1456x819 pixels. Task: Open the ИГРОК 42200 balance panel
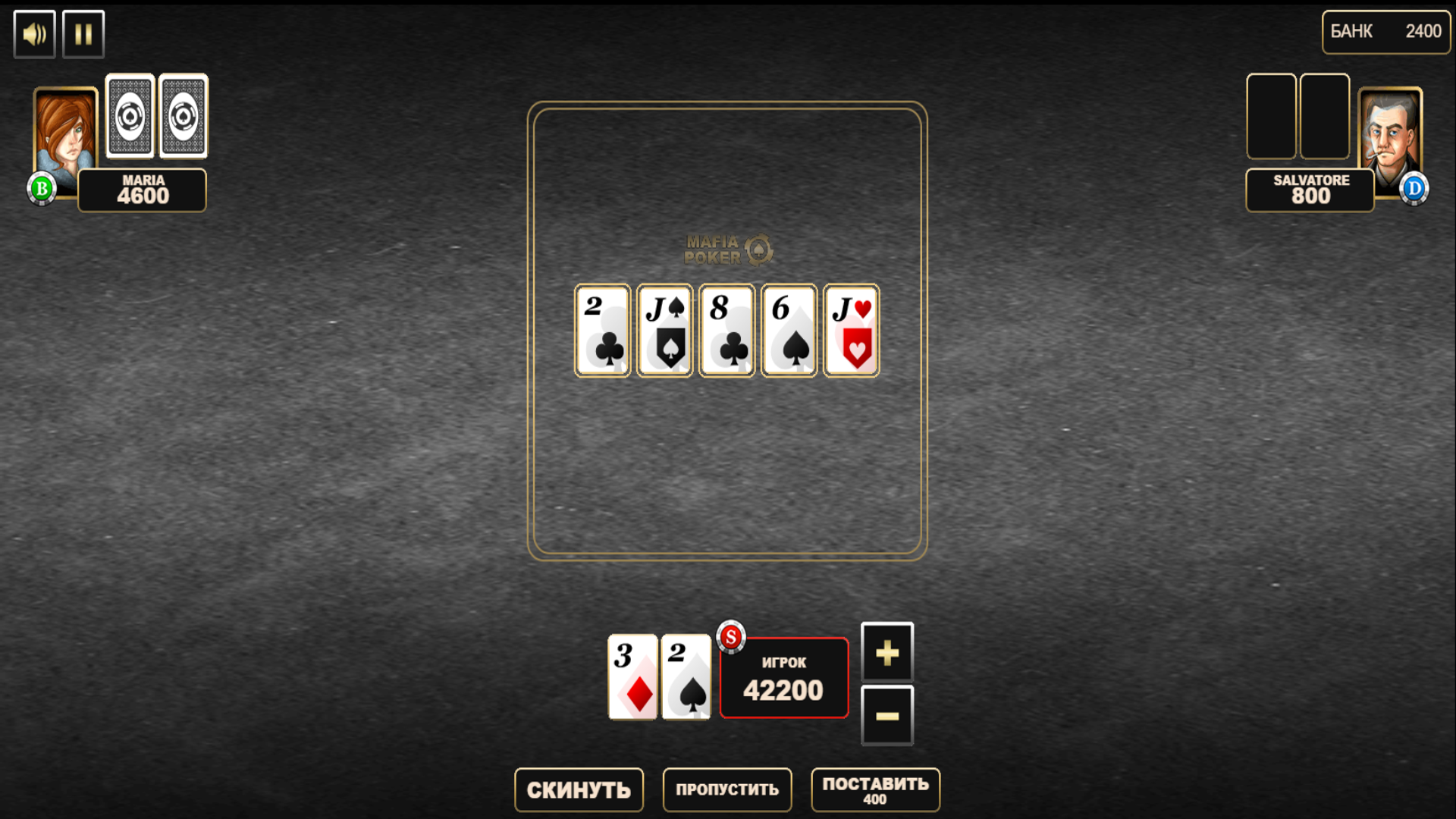tap(783, 677)
